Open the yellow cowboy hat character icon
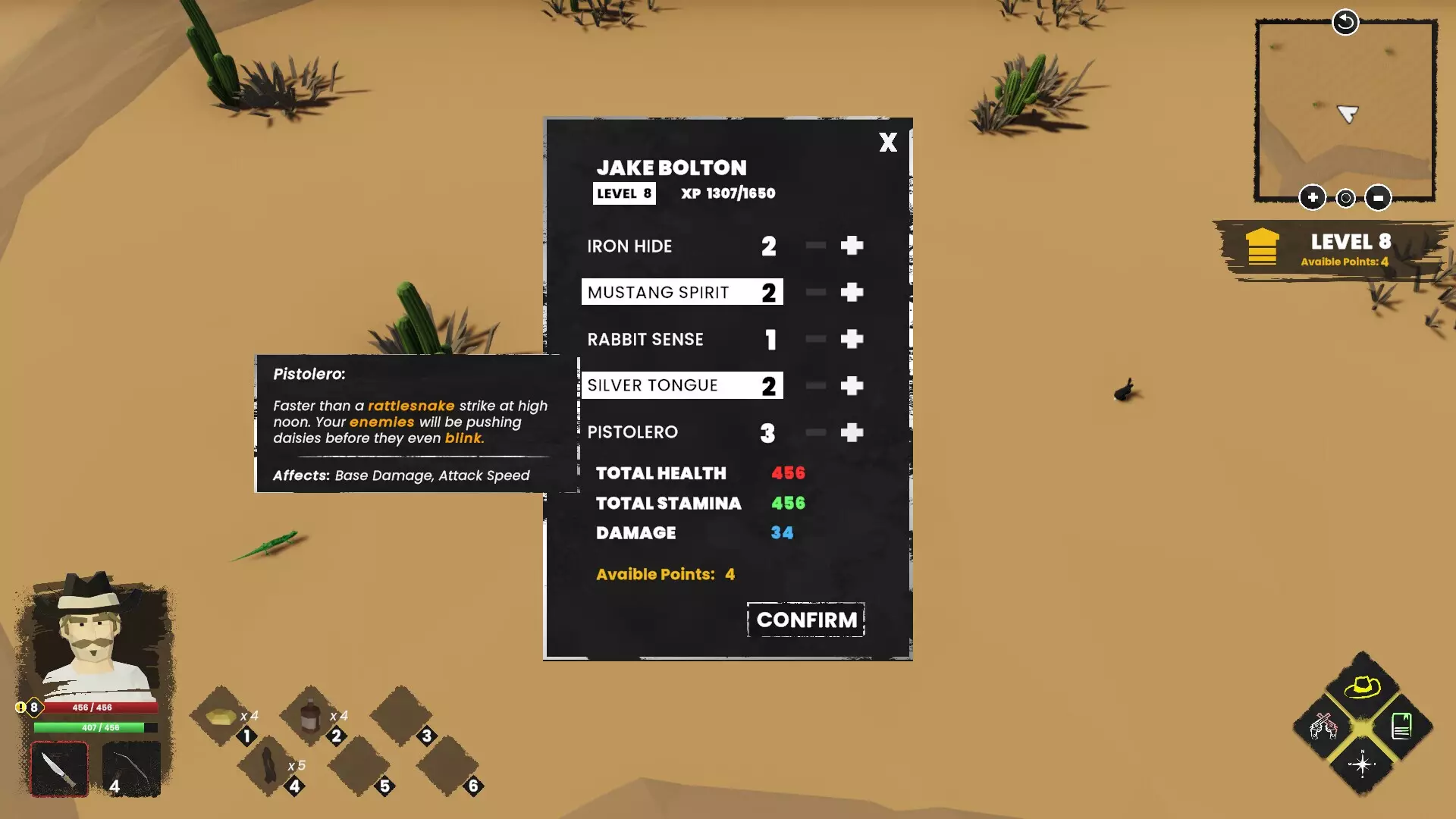This screenshot has width=1456, height=819. pyautogui.click(x=1363, y=689)
